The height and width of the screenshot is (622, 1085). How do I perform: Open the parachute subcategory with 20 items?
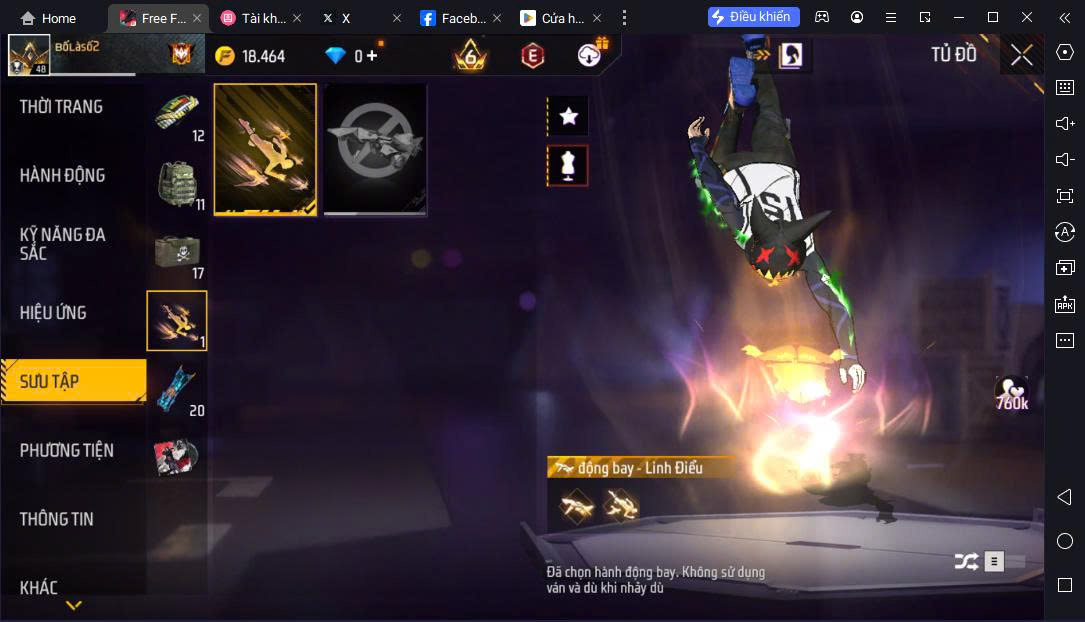pos(178,390)
